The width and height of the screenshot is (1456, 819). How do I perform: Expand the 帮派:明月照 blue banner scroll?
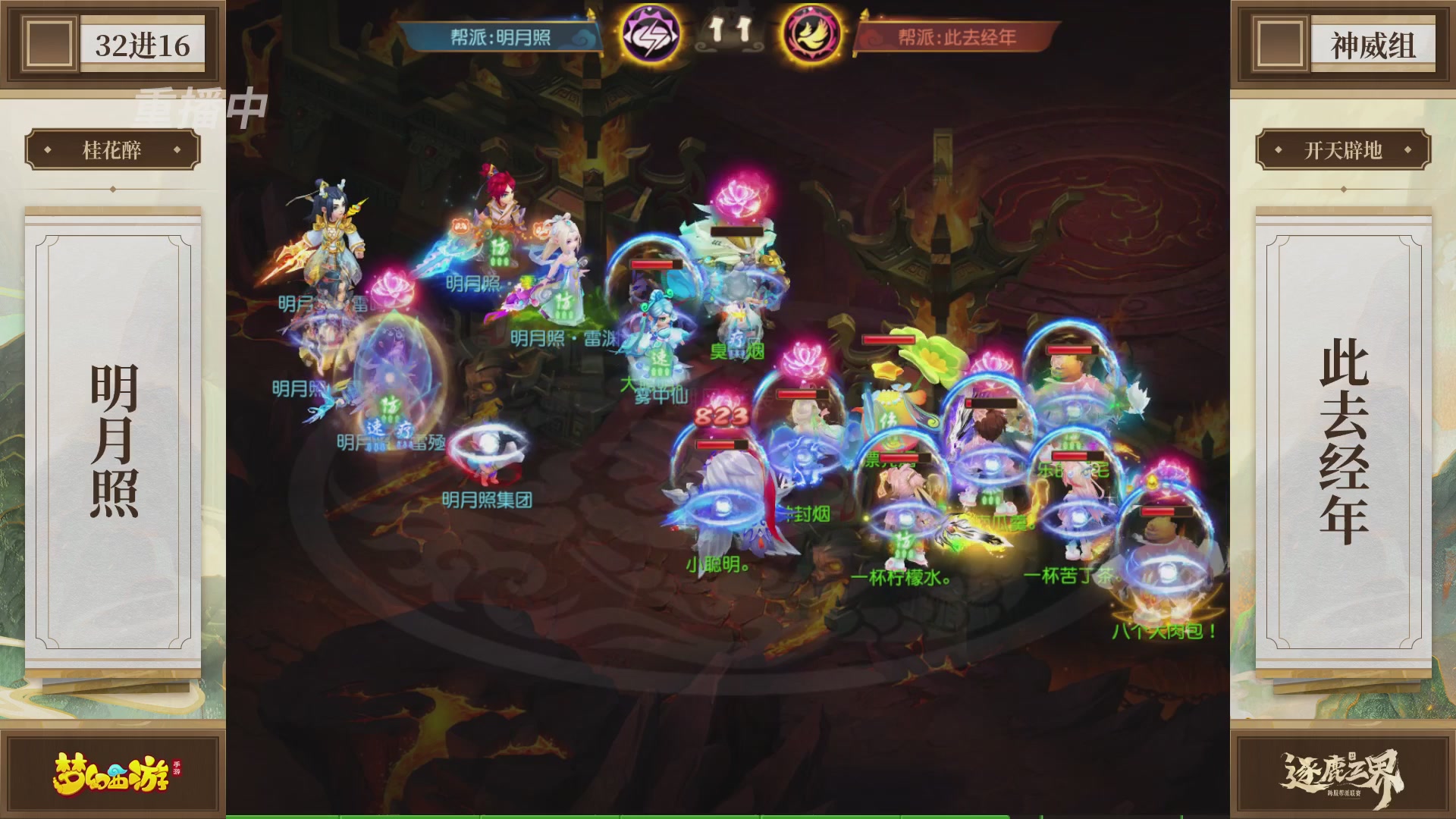500,36
